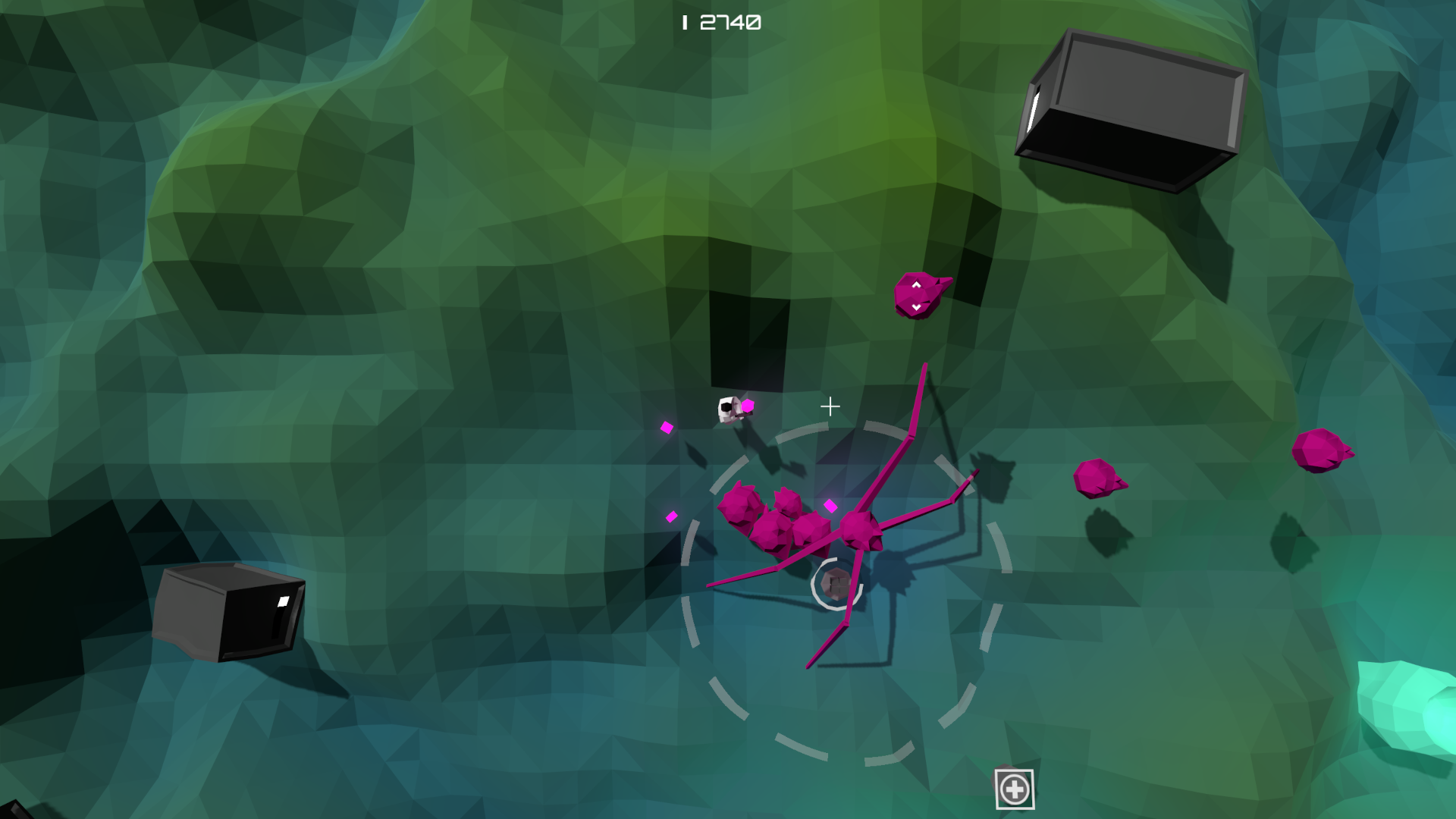
Task: Click the health plus marker icon
Action: [1015, 789]
